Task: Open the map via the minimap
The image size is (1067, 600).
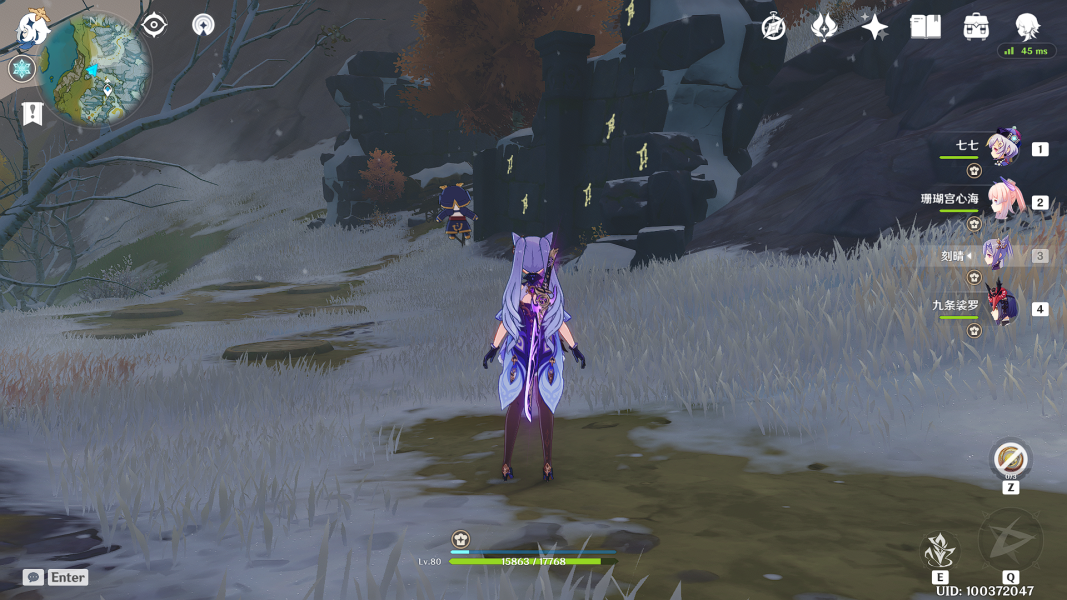Action: 98,70
